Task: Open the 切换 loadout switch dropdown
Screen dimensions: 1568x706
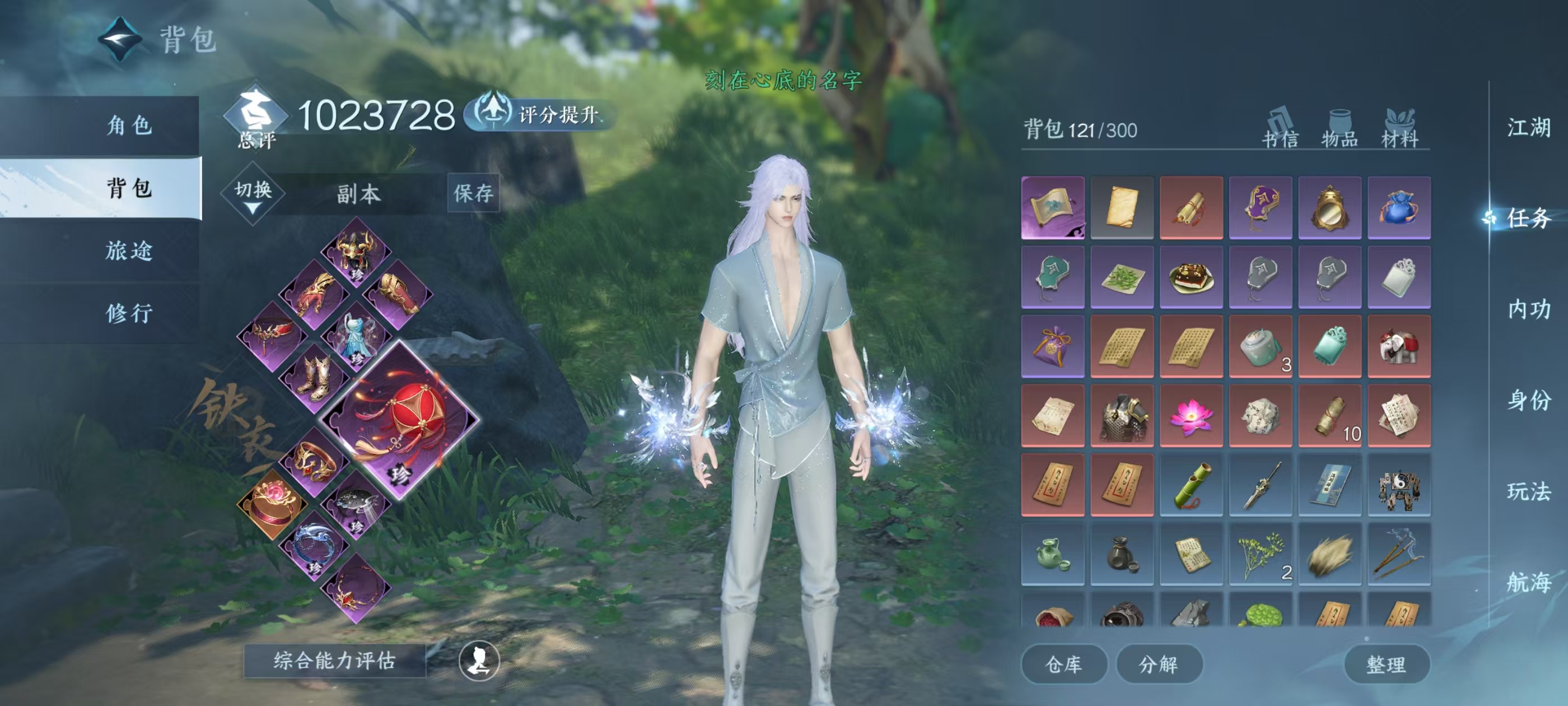Action: pyautogui.click(x=253, y=194)
